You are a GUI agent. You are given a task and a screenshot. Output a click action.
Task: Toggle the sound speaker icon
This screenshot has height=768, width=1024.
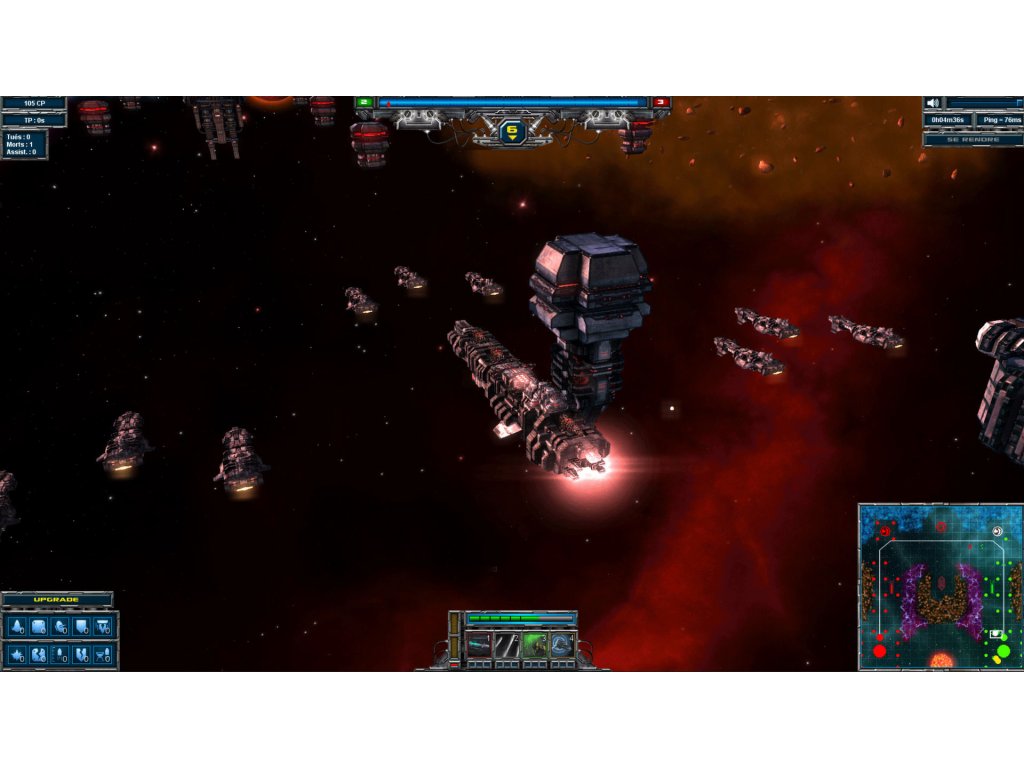pos(932,103)
